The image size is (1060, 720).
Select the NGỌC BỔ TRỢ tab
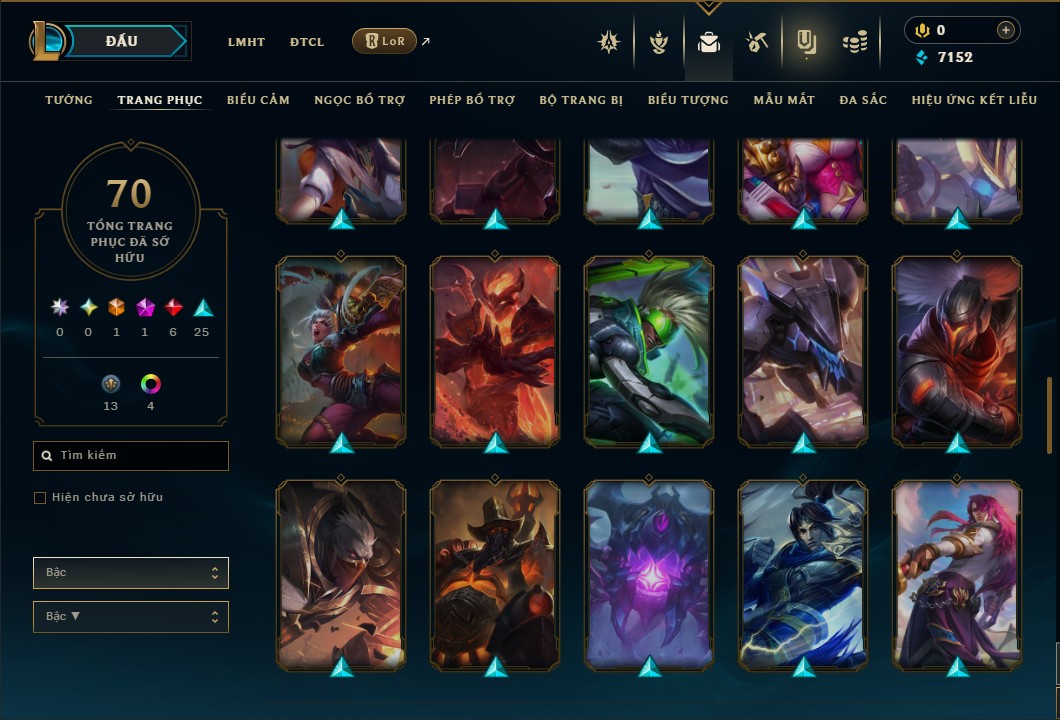[x=359, y=100]
